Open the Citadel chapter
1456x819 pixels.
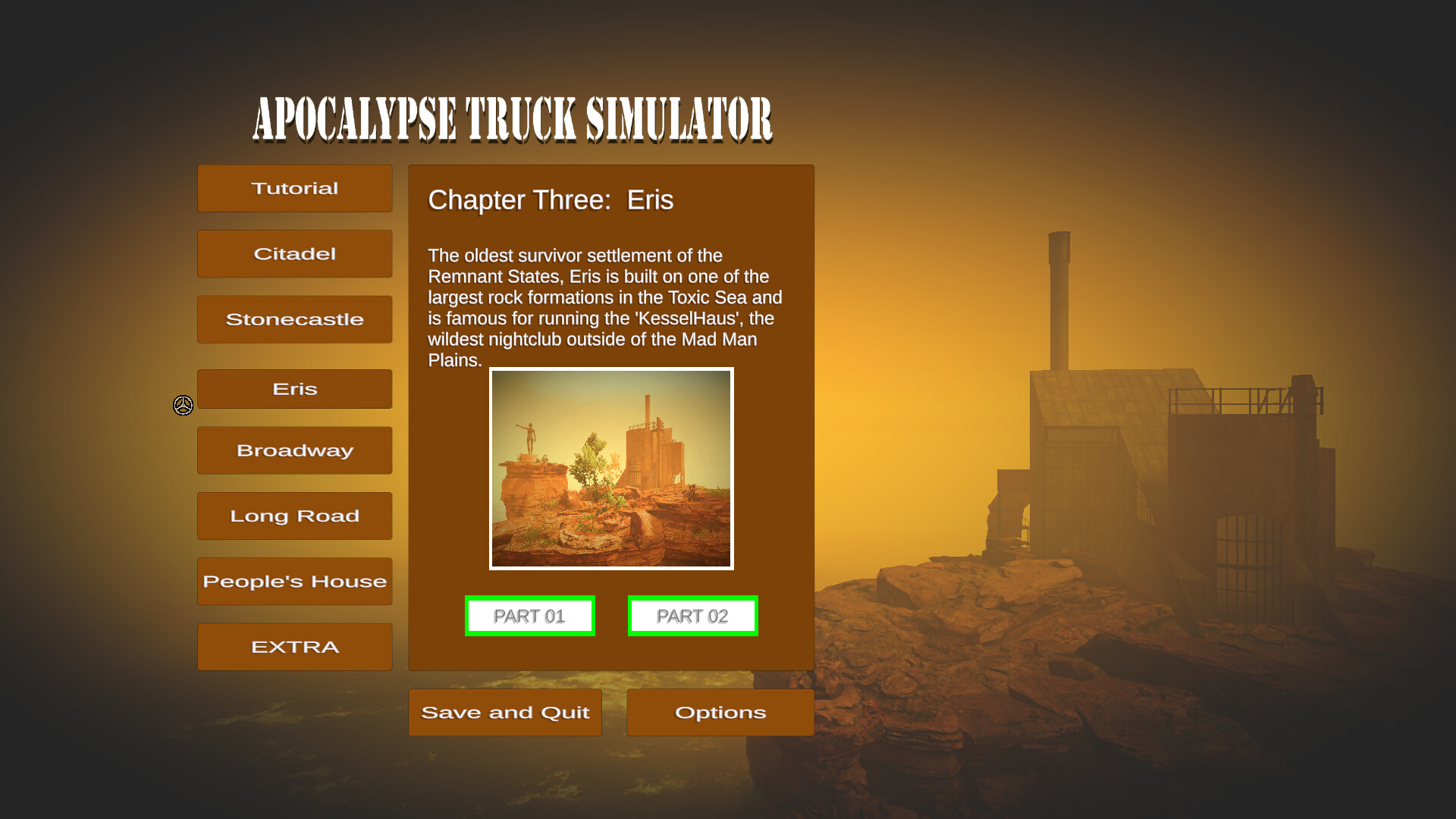(294, 253)
